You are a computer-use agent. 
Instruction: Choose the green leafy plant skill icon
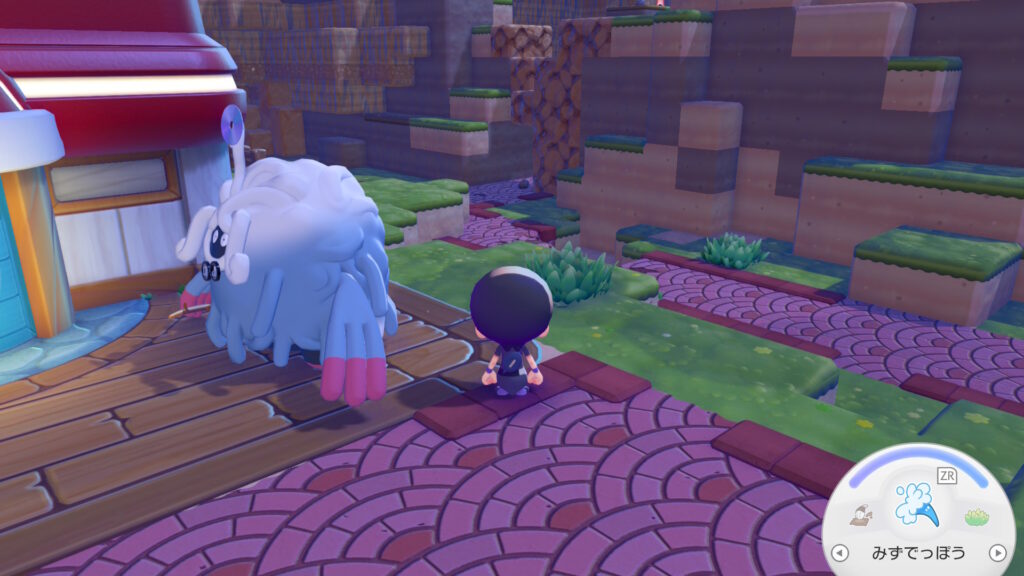click(976, 516)
